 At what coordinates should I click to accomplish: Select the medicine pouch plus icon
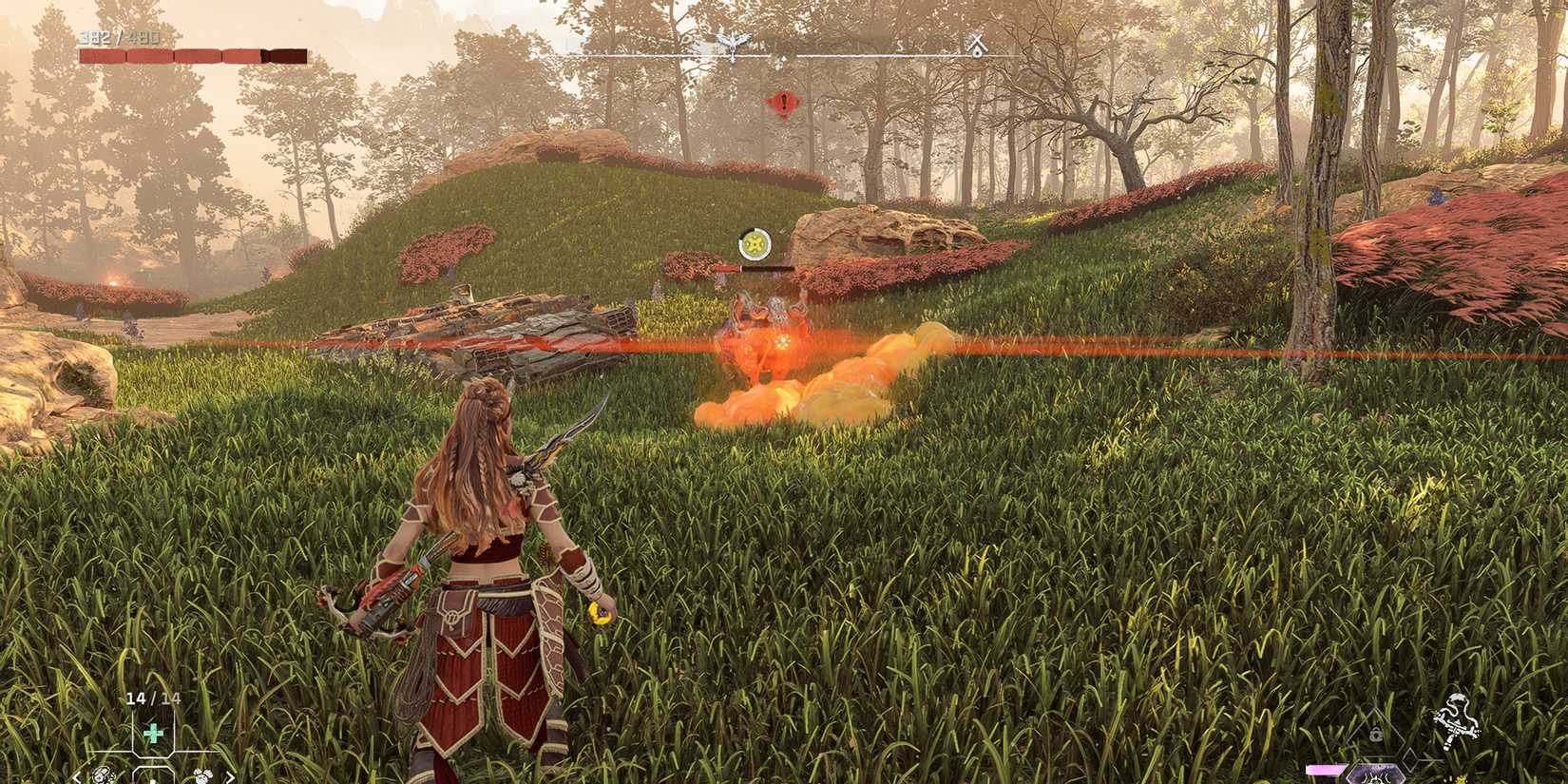pyautogui.click(x=152, y=732)
